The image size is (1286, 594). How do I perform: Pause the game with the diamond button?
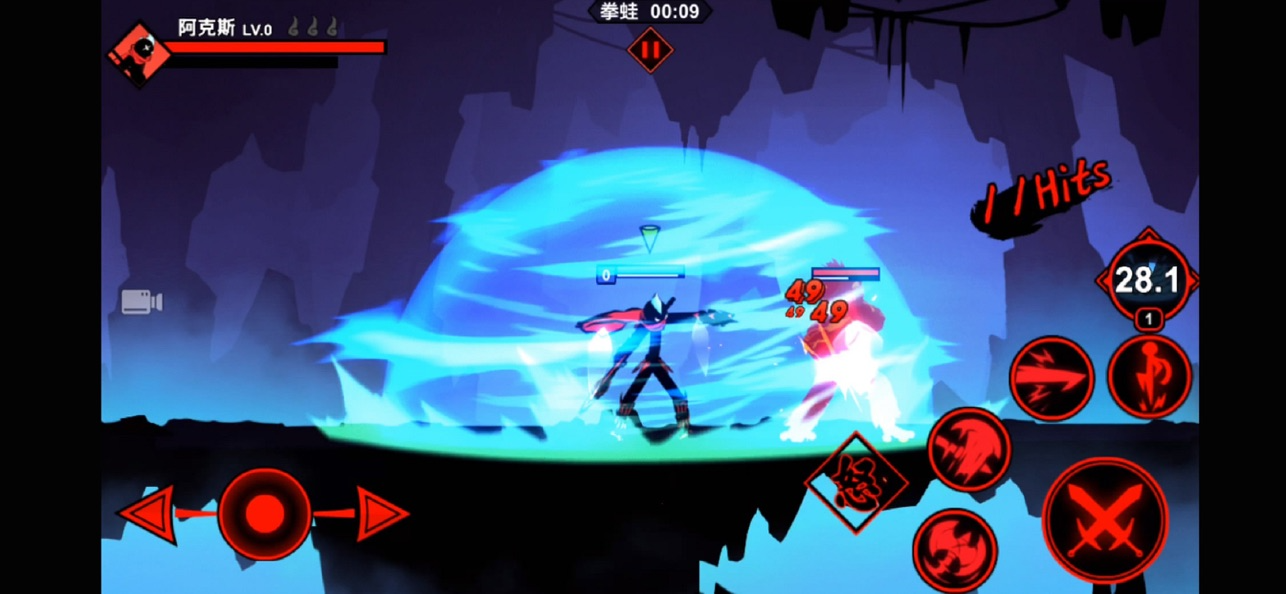(650, 49)
